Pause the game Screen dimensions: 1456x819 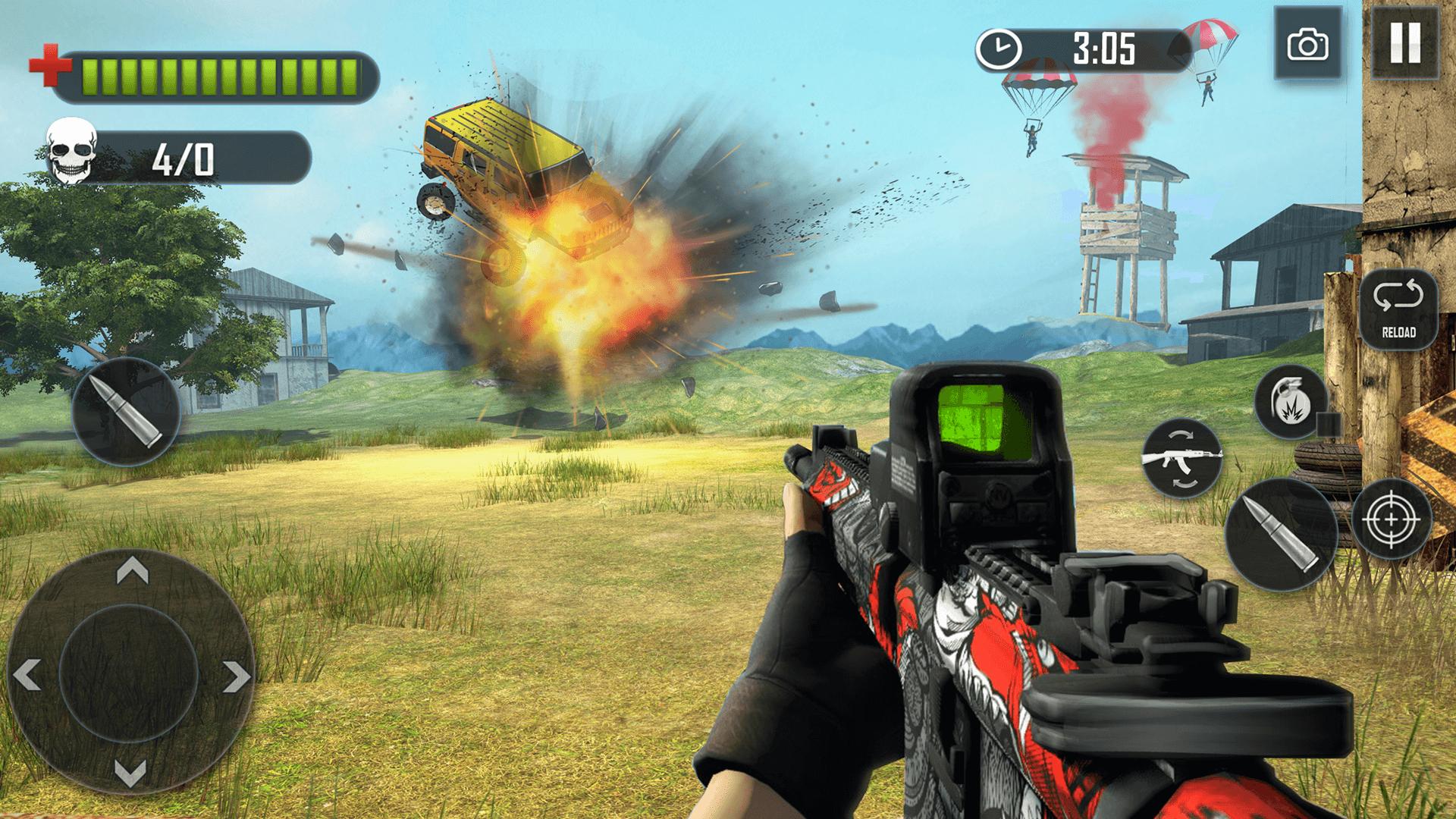pyautogui.click(x=1405, y=42)
